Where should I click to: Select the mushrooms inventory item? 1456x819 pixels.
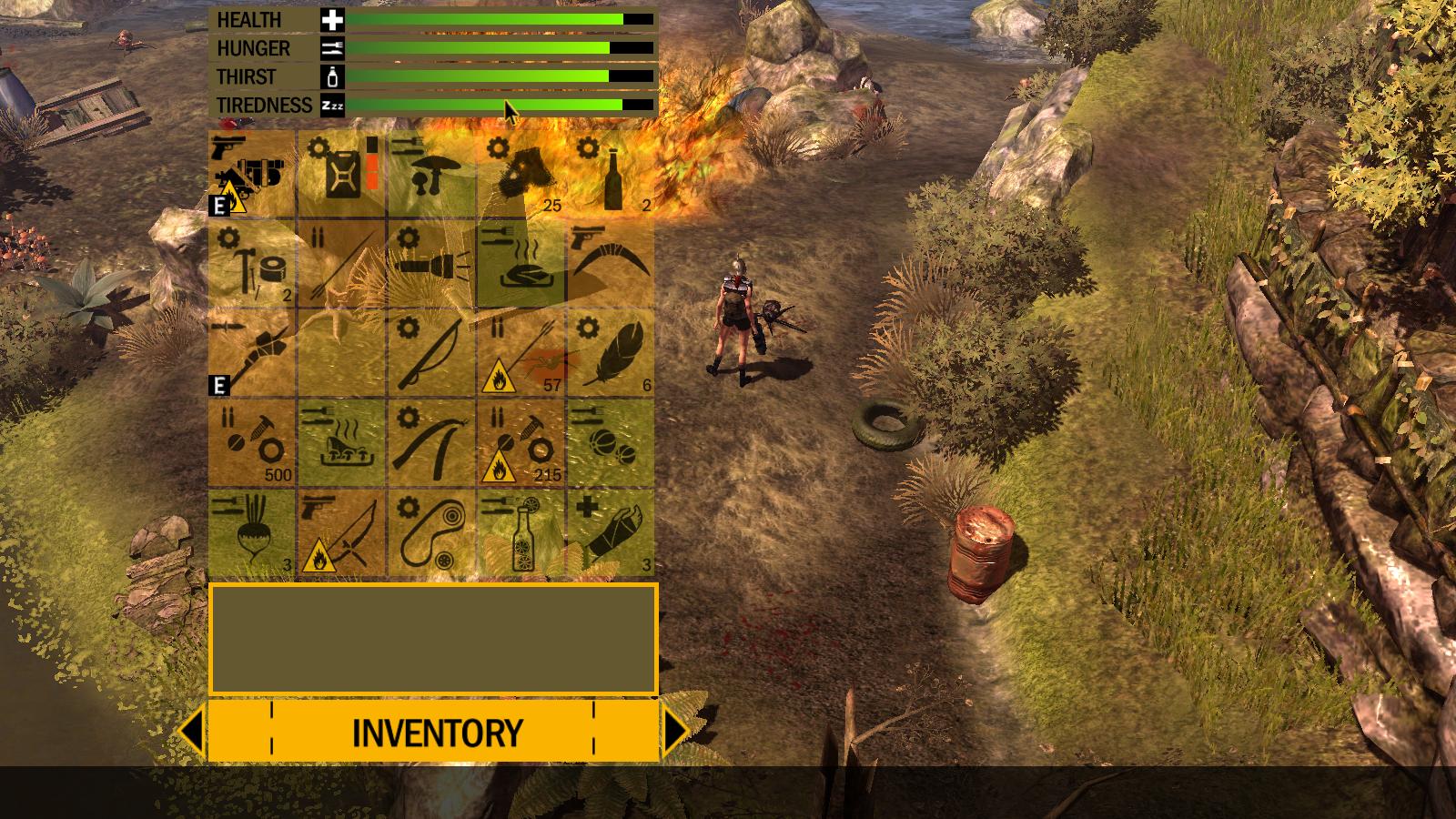tap(432, 173)
